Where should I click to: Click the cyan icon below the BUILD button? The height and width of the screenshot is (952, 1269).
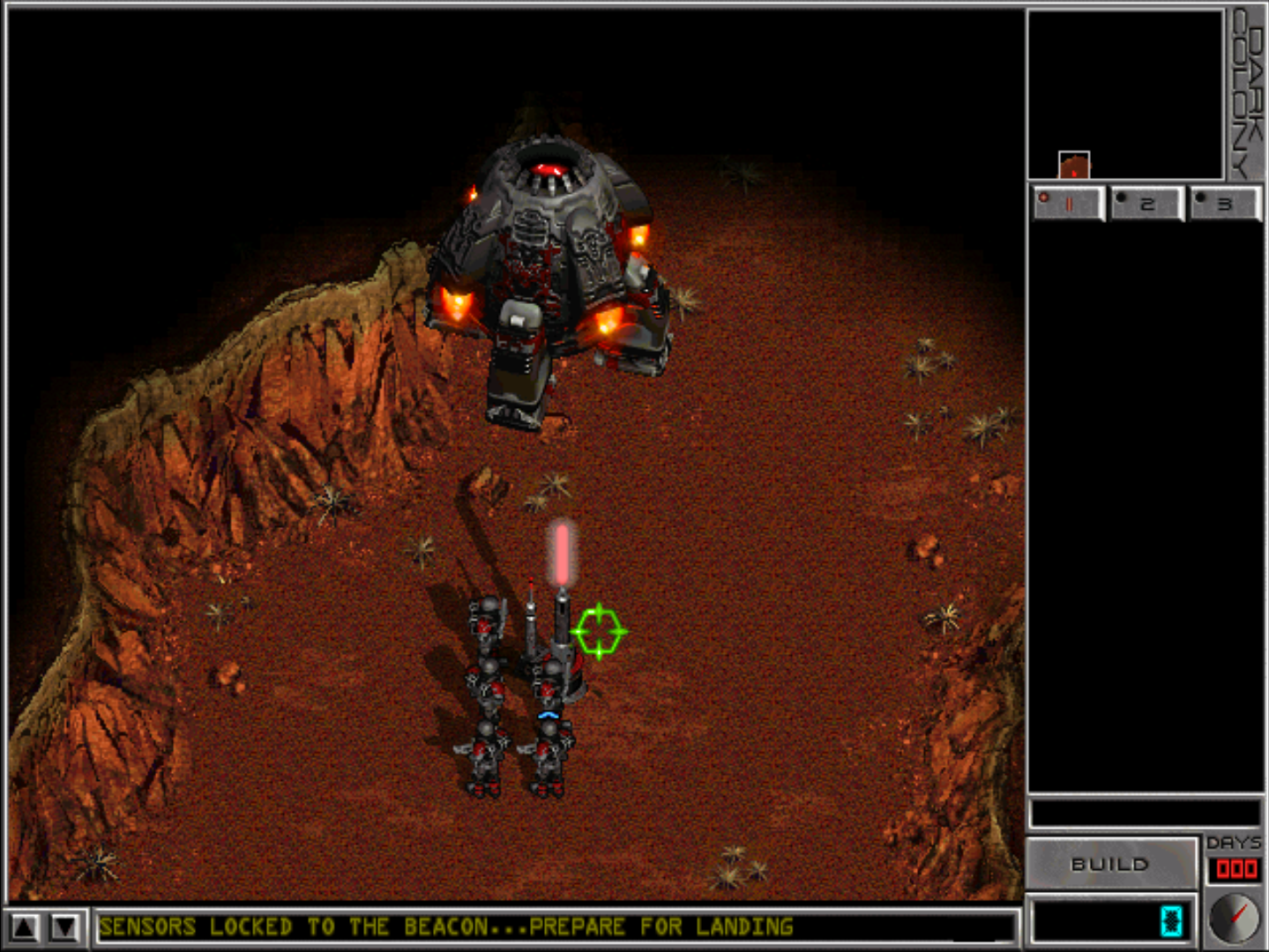coord(1171,920)
